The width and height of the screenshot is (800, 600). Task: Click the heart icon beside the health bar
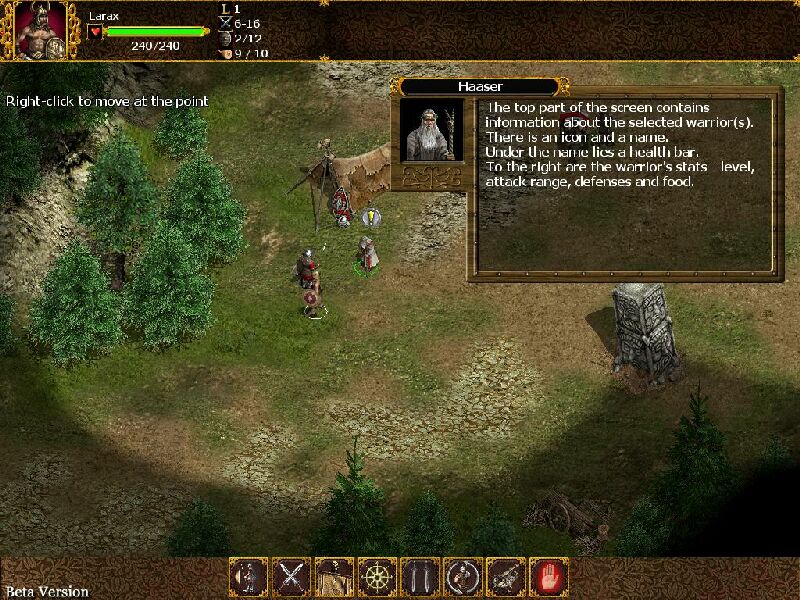pyautogui.click(x=96, y=32)
